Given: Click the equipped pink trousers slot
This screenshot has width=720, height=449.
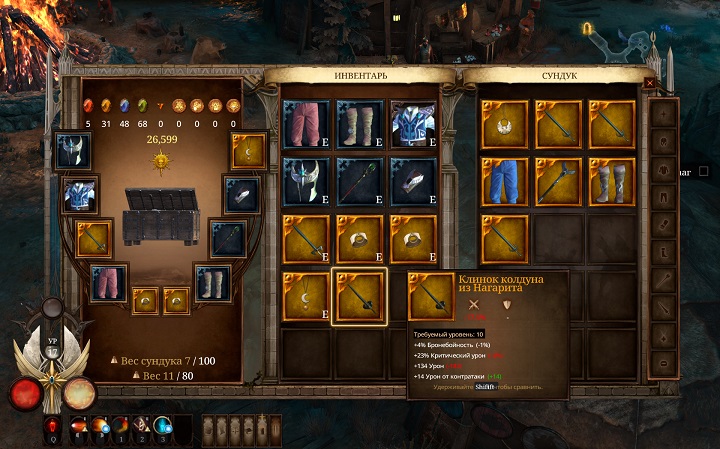Looking at the screenshot, I should (x=109, y=283).
